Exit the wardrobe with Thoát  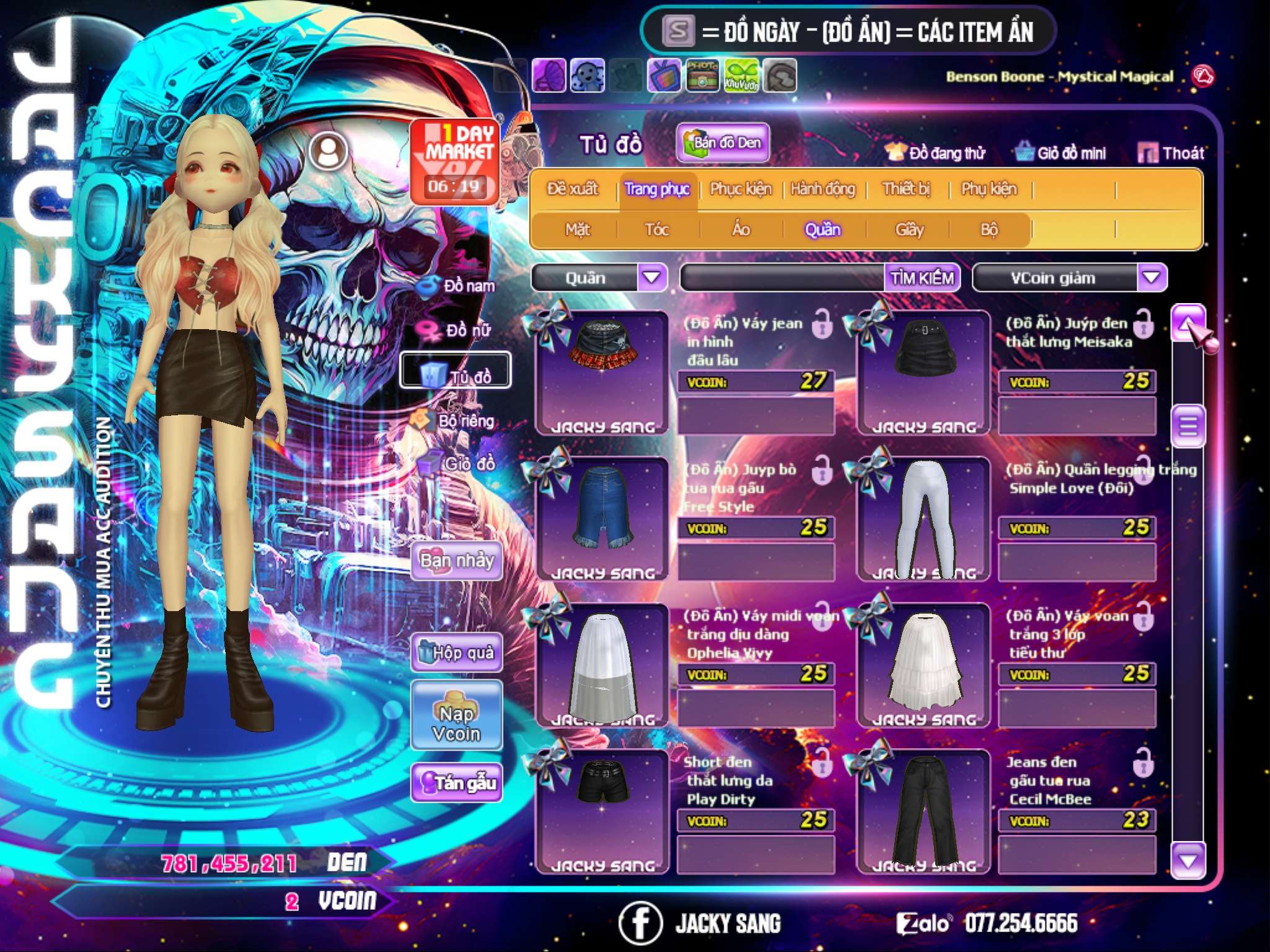pyautogui.click(x=1171, y=153)
